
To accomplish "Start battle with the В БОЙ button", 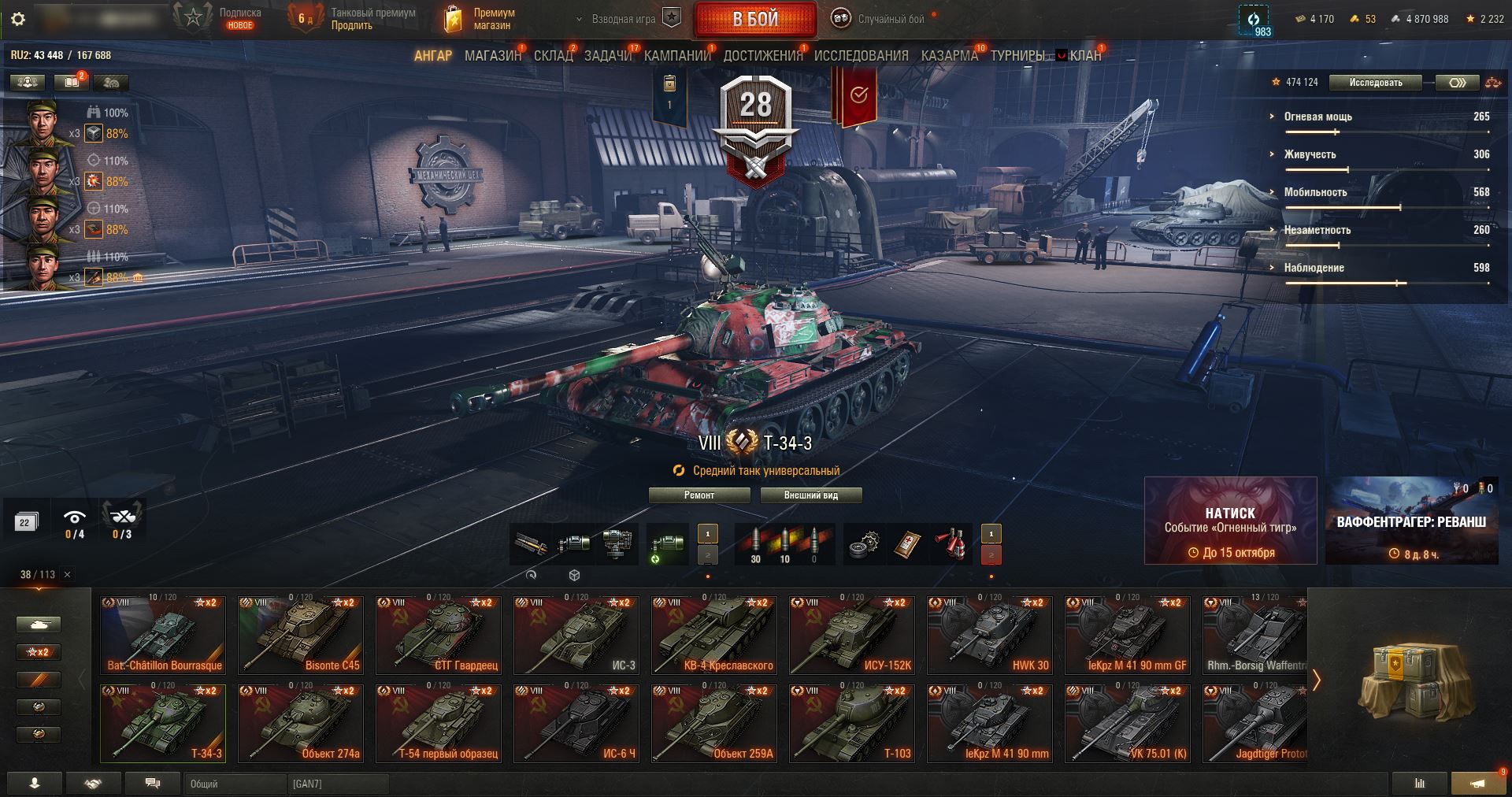I will [755, 19].
